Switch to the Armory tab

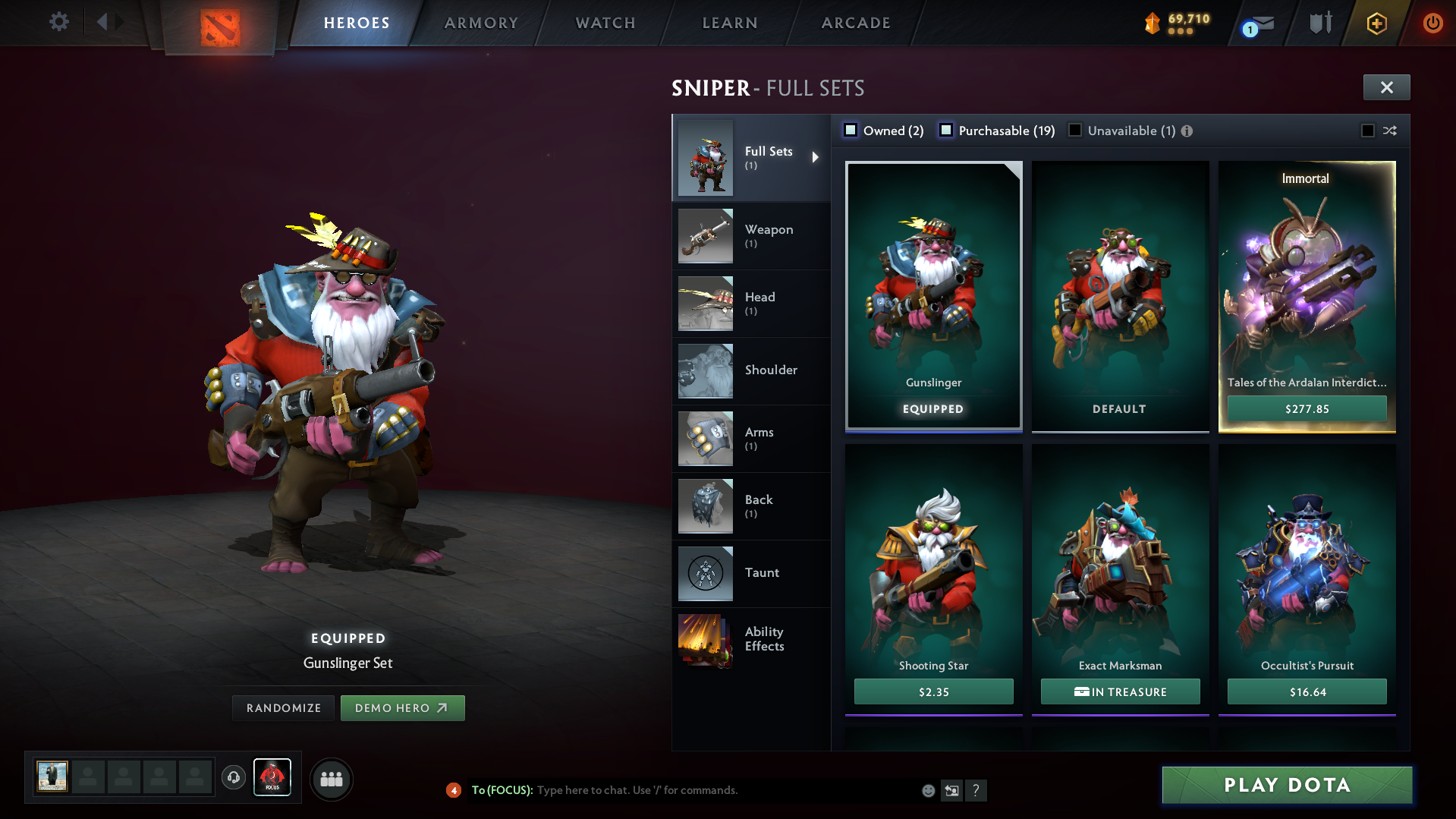481,23
